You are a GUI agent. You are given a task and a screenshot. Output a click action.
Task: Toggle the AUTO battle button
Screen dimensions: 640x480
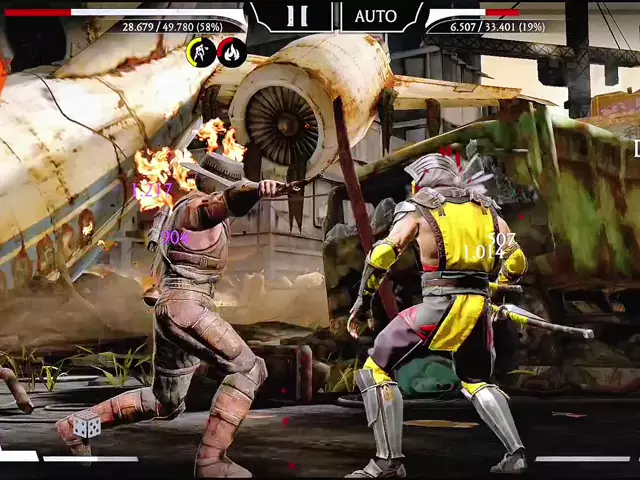(375, 16)
